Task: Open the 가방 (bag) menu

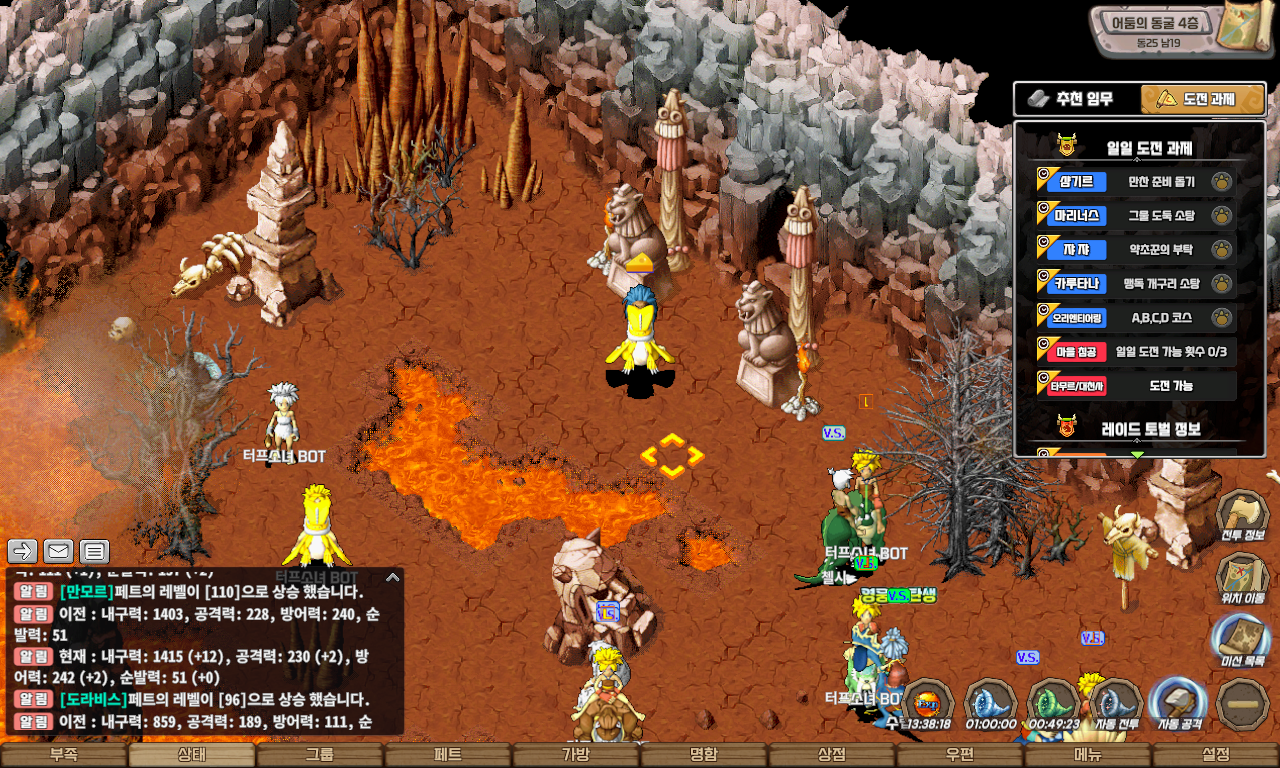Action: point(575,755)
